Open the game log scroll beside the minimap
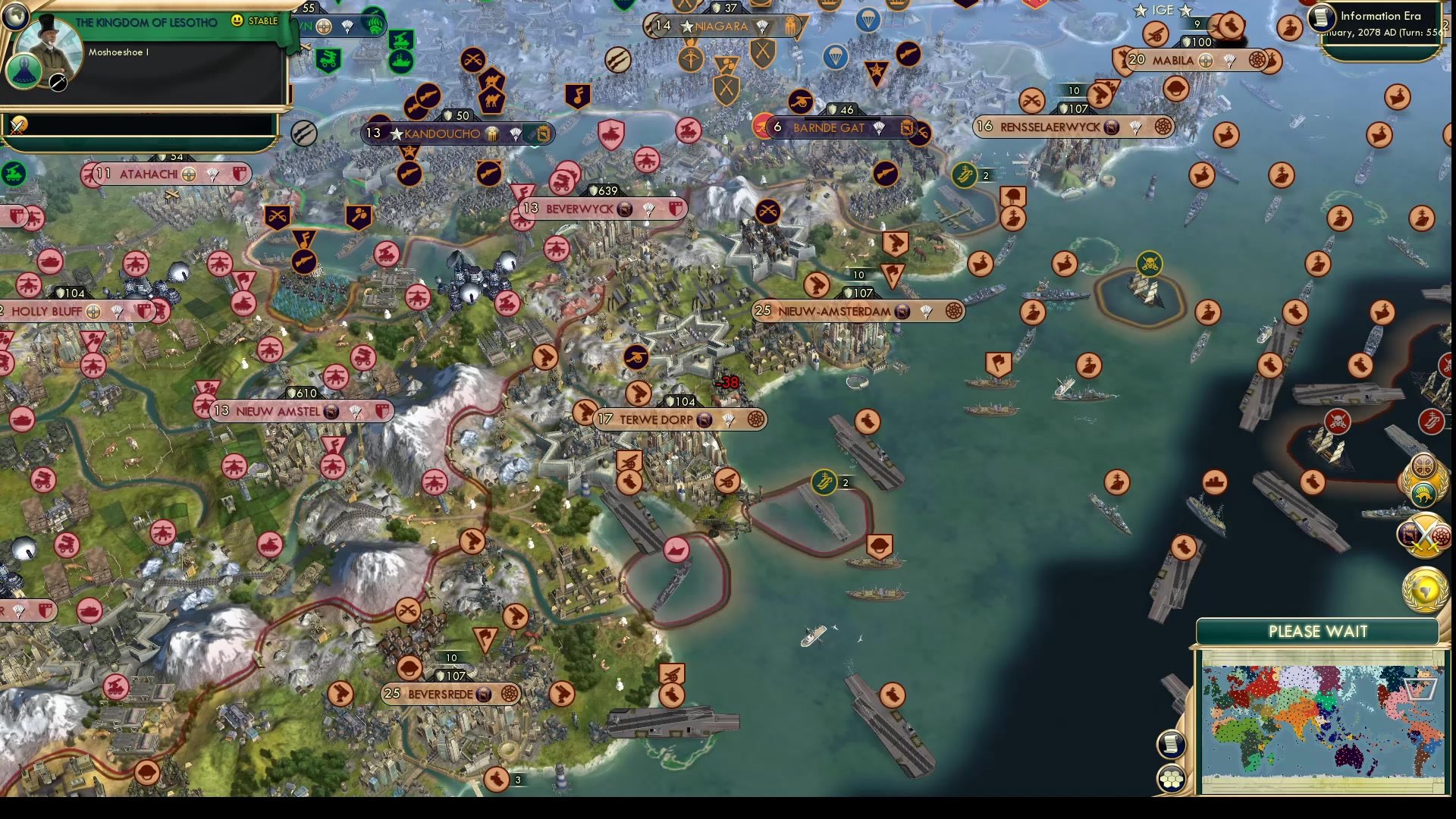1456x819 pixels. 1170,744
